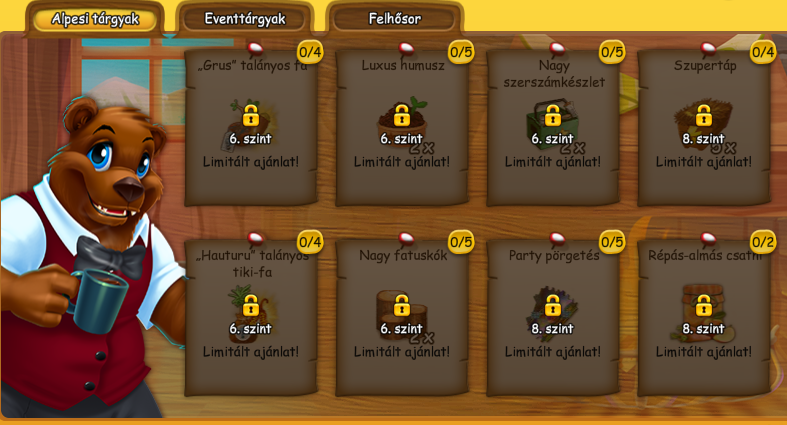Choose the Nagy fatuskók offer card
Image resolution: width=787 pixels, height=425 pixels.
pyautogui.click(x=402, y=317)
